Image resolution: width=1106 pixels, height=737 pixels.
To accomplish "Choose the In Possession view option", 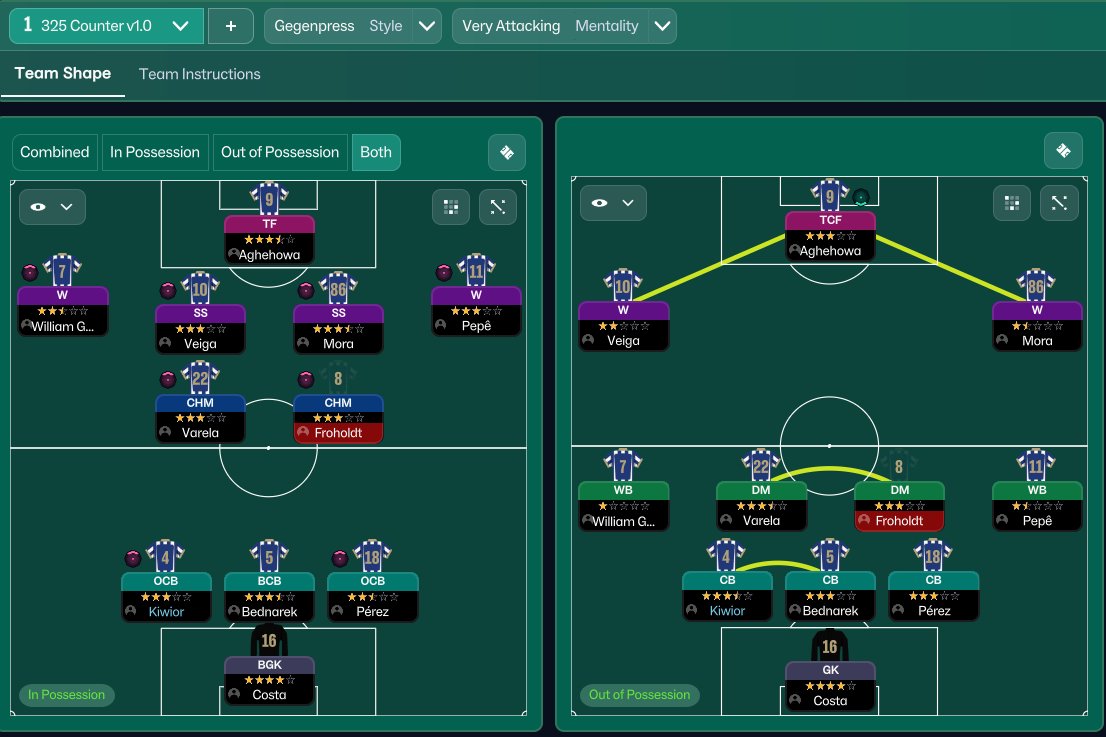I will coord(155,152).
